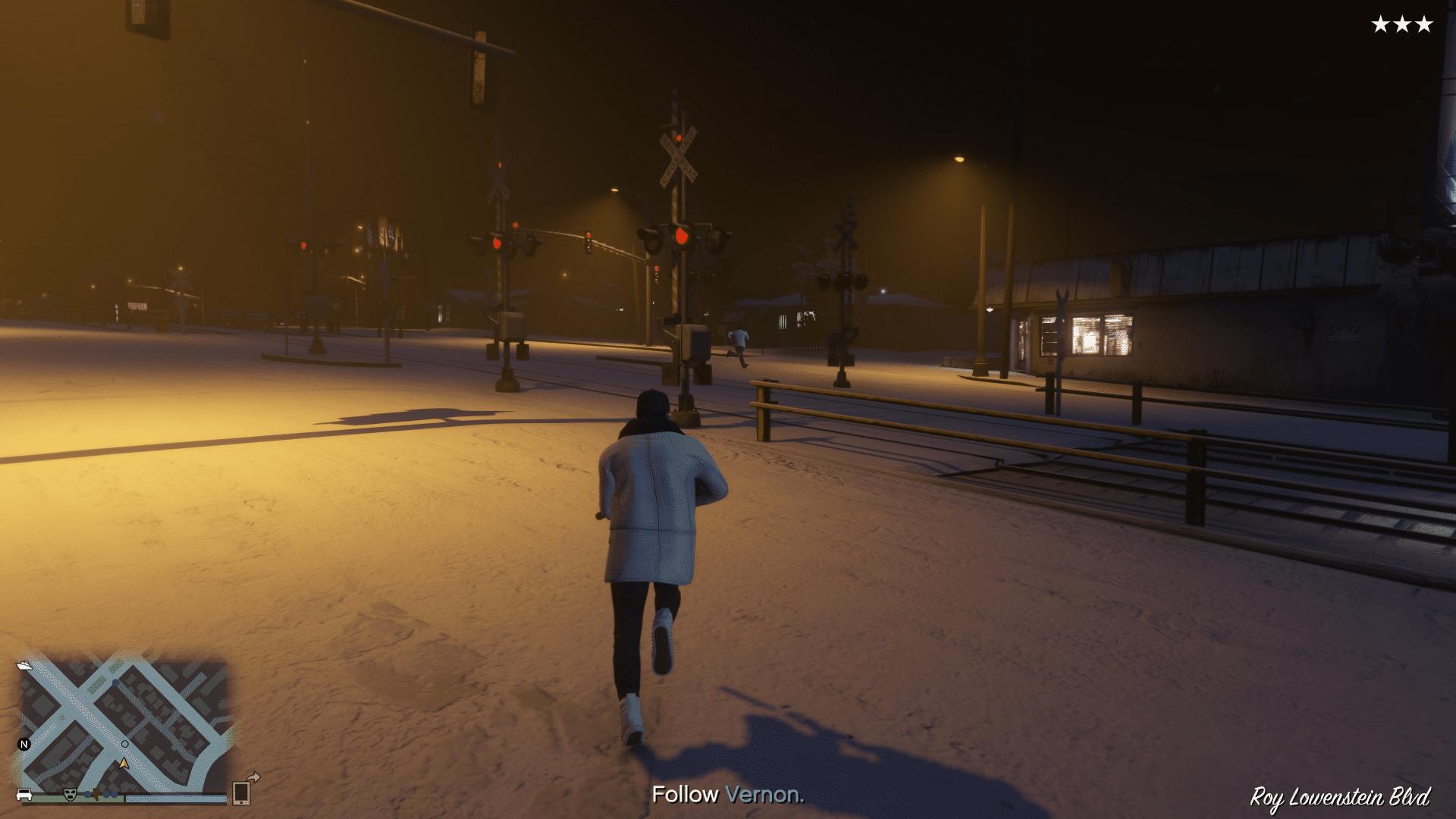Select the airplane blip on the minimap
Image resolution: width=1456 pixels, height=819 pixels.
(96, 793)
